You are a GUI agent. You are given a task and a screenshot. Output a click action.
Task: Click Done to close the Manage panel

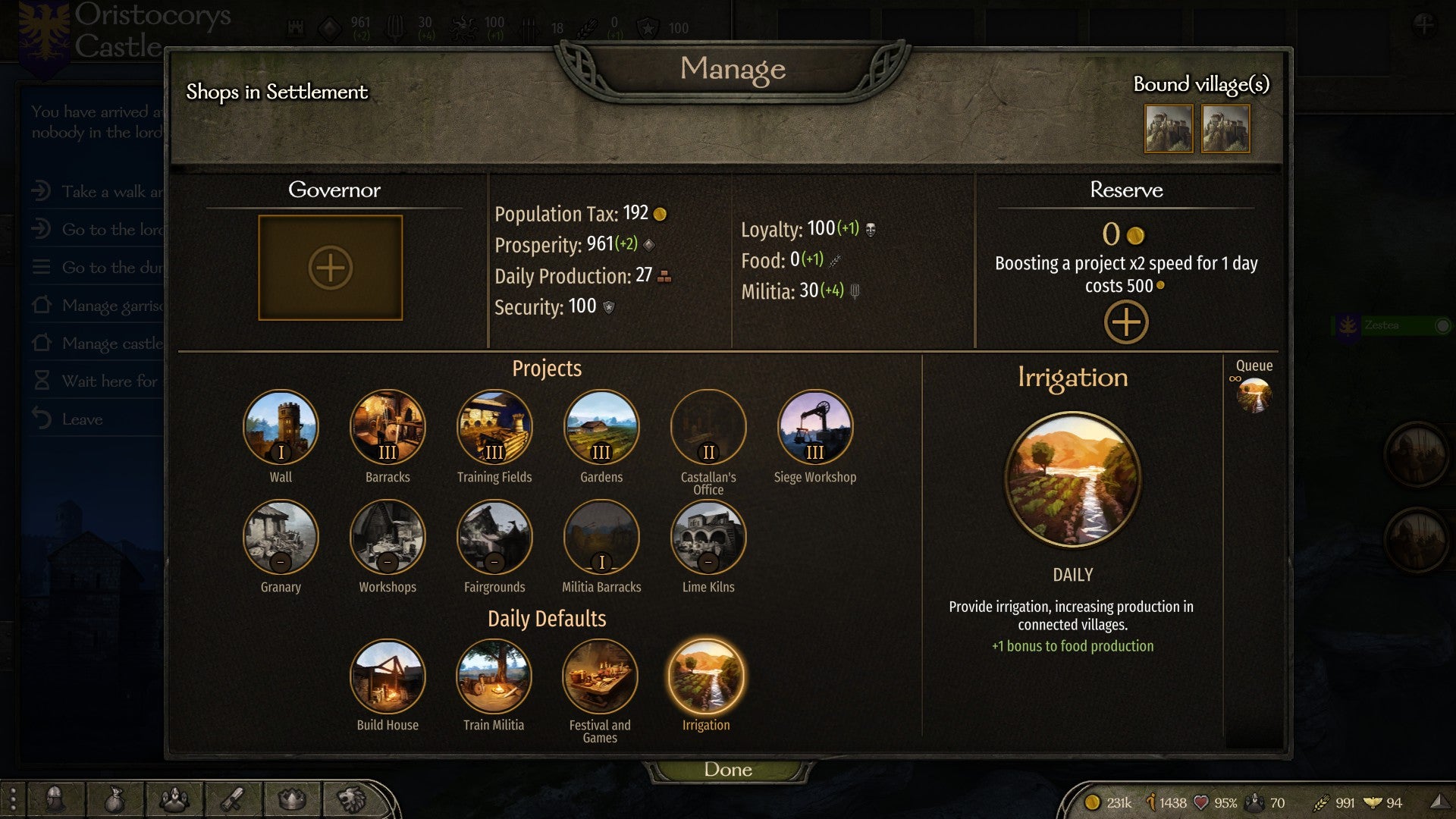(x=727, y=770)
